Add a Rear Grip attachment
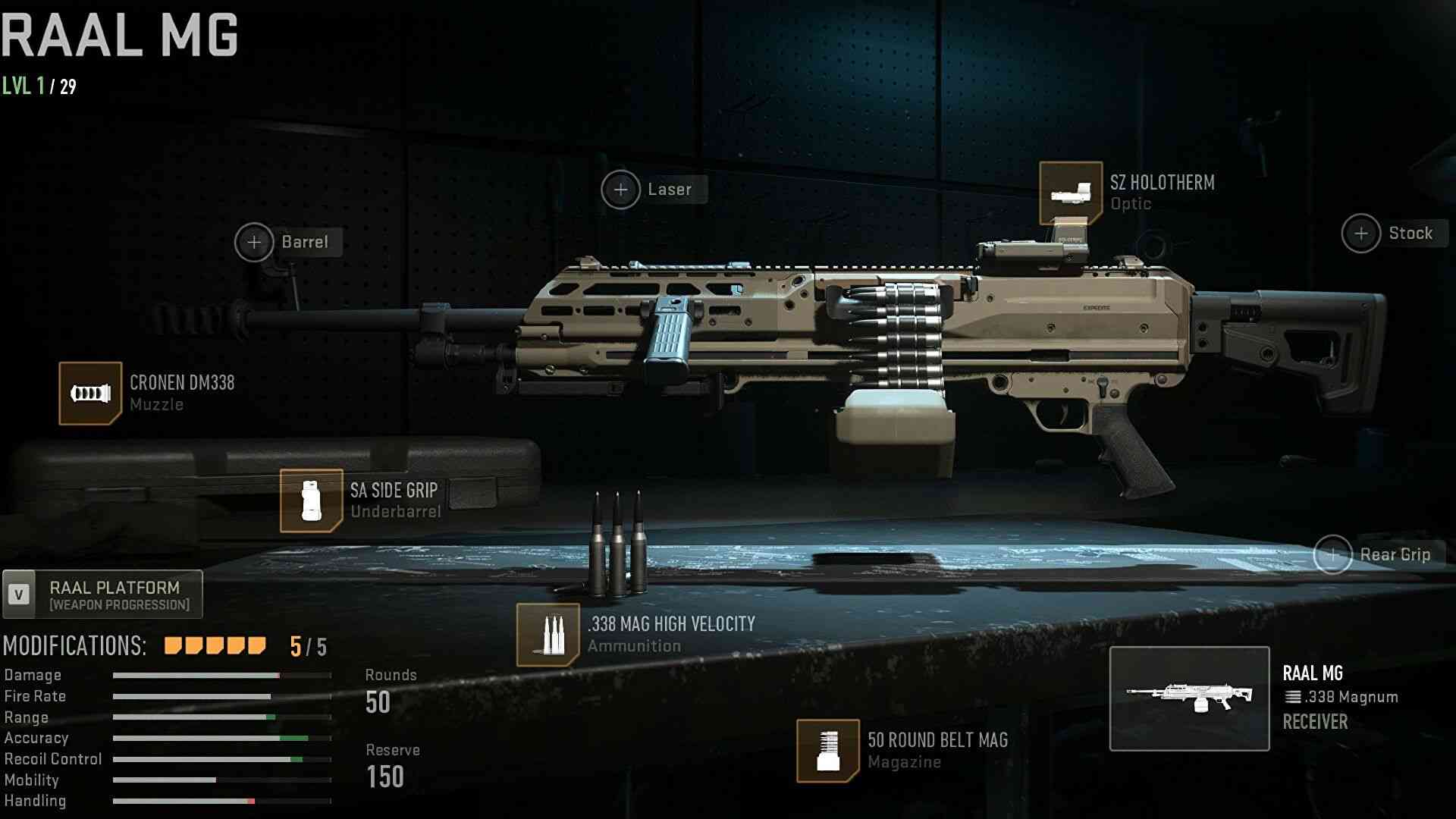 [1333, 555]
